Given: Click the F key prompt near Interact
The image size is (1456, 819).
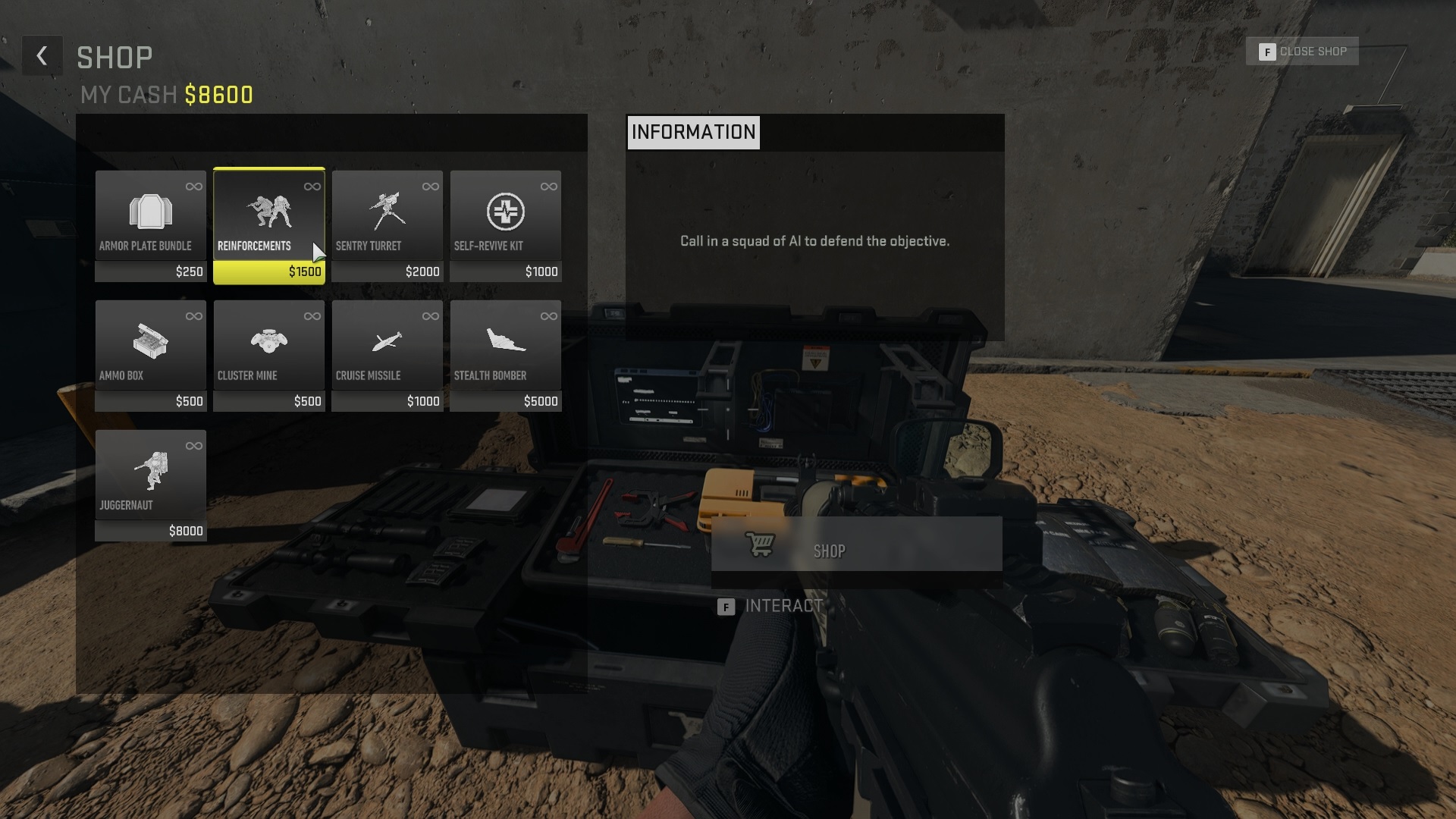Looking at the screenshot, I should coord(726,606).
